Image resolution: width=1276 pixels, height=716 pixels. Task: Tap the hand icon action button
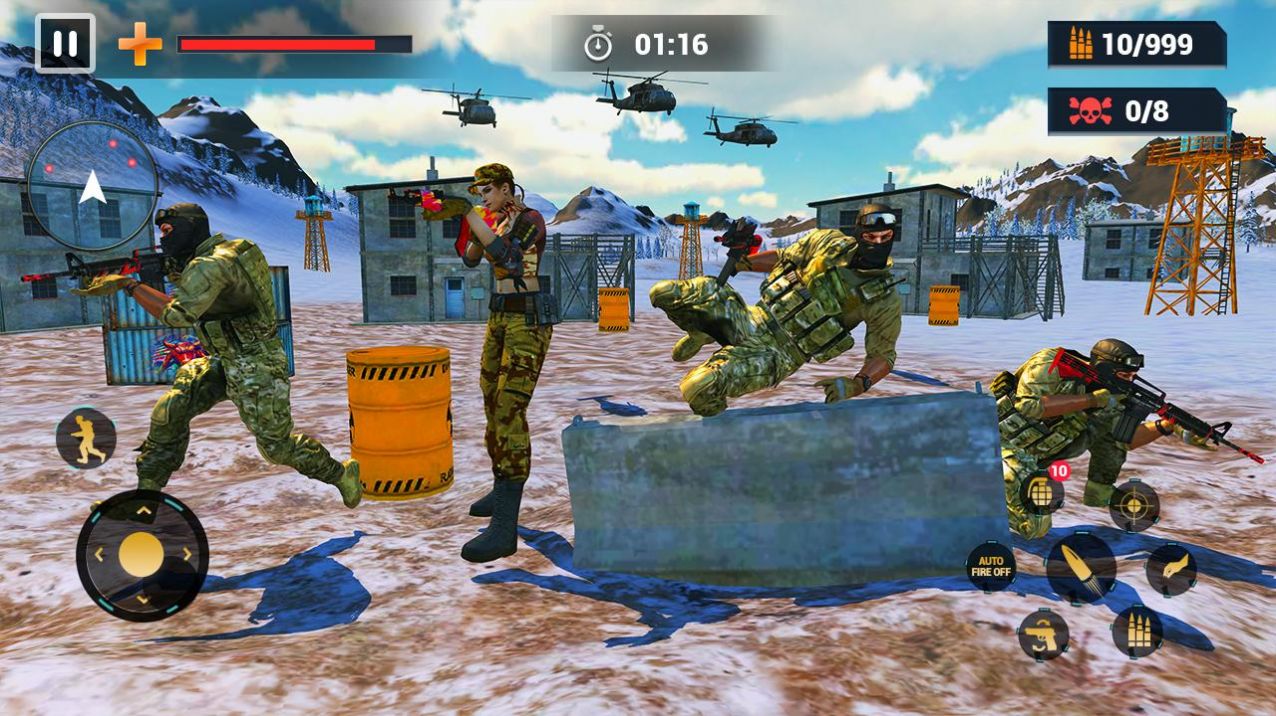coord(1170,570)
